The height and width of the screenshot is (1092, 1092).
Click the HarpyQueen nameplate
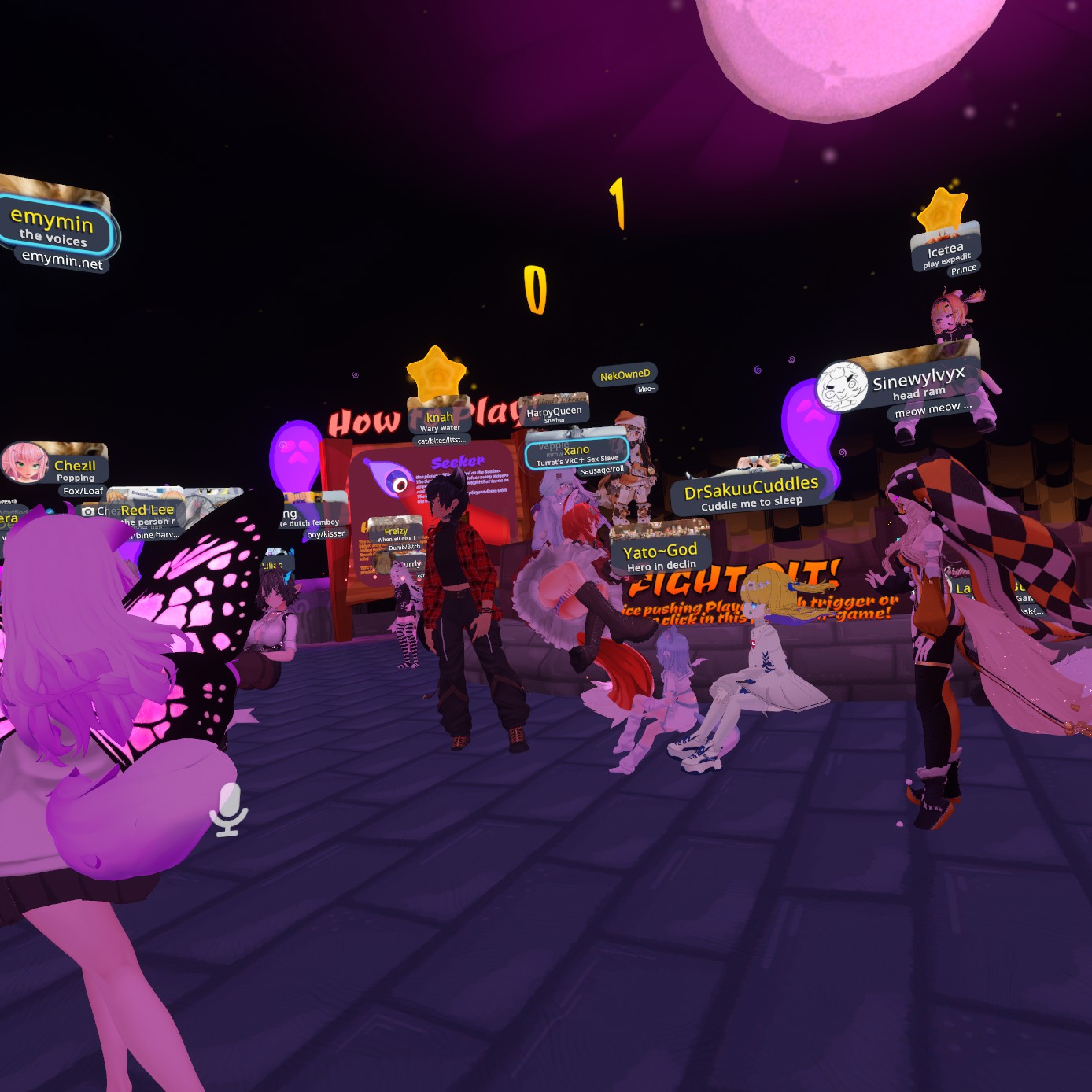pos(554,413)
